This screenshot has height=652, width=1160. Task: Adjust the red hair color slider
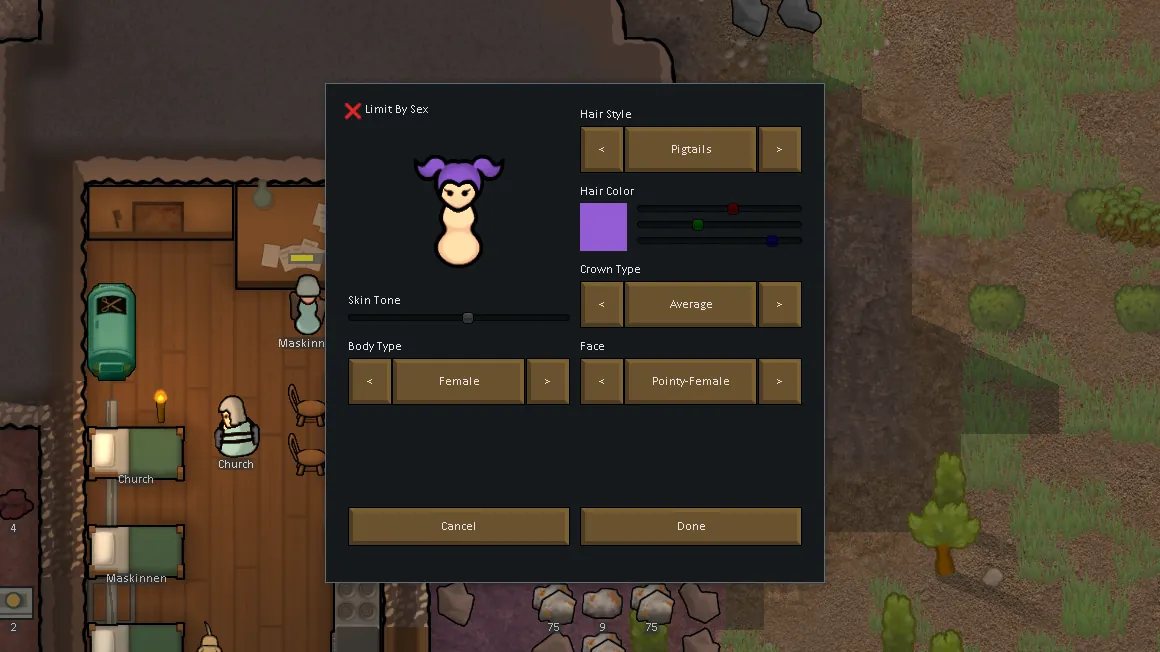(x=733, y=209)
